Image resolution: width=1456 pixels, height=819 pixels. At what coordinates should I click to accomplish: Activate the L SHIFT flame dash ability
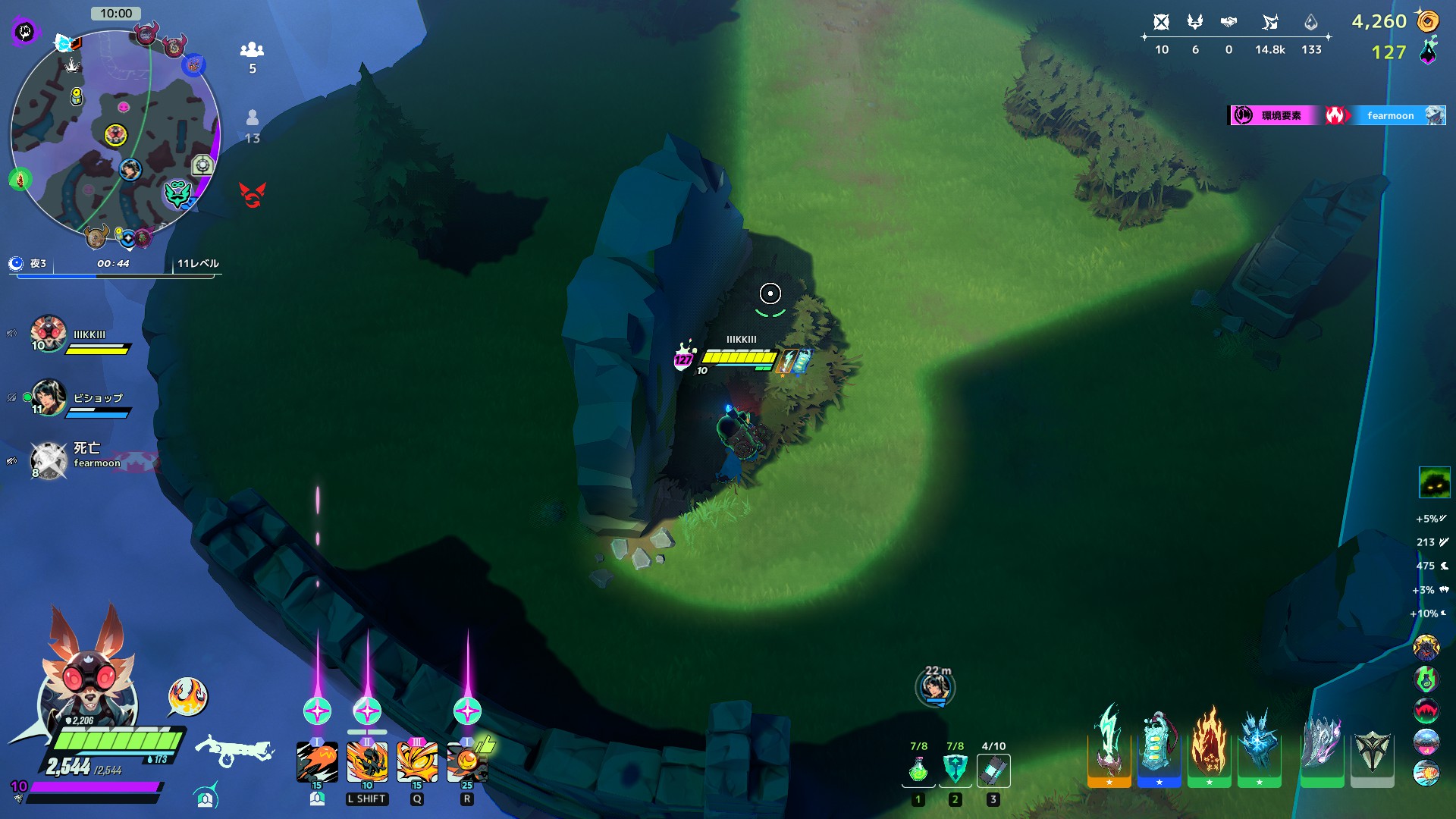coord(367,762)
